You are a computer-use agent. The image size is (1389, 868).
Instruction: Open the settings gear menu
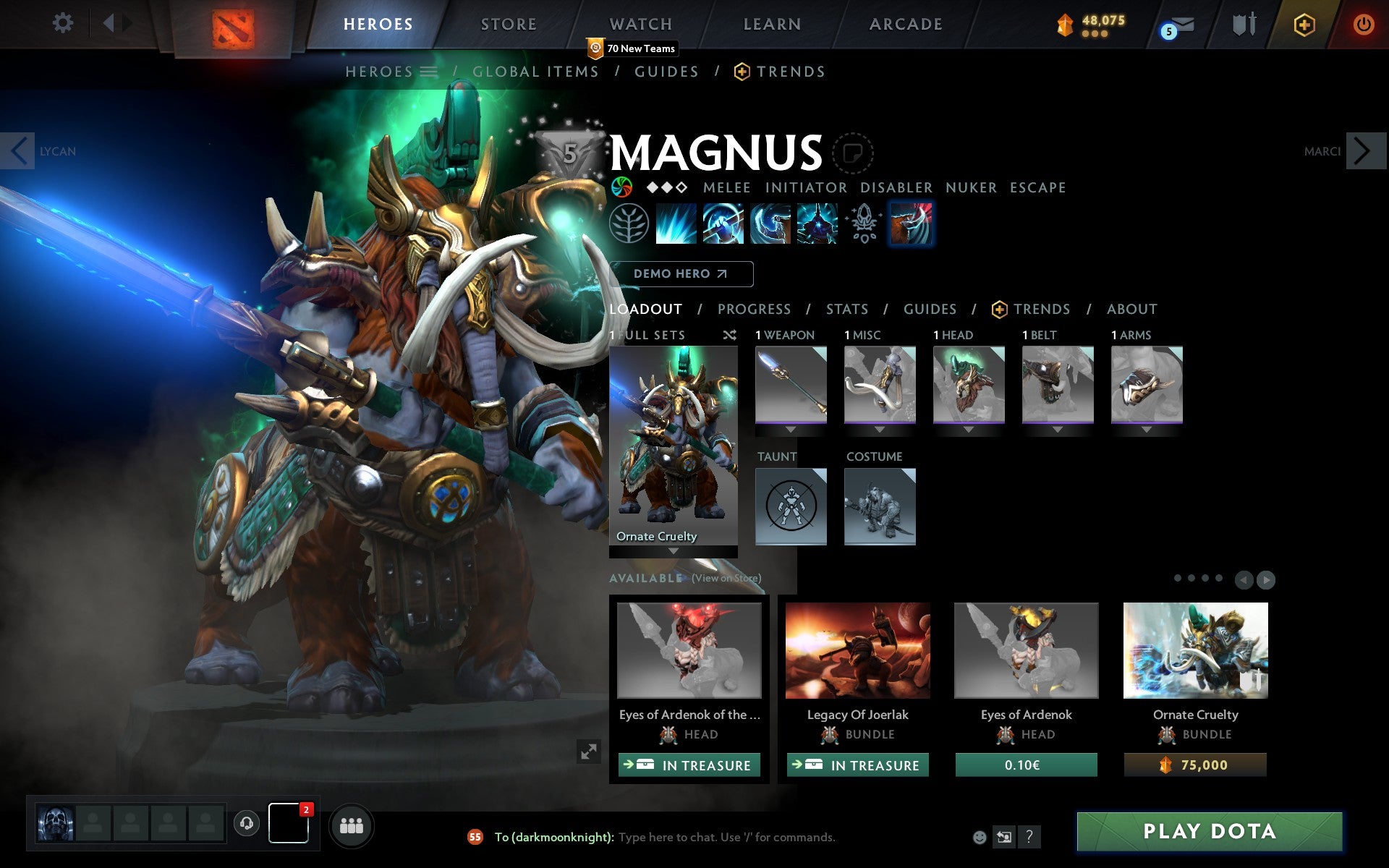64,23
